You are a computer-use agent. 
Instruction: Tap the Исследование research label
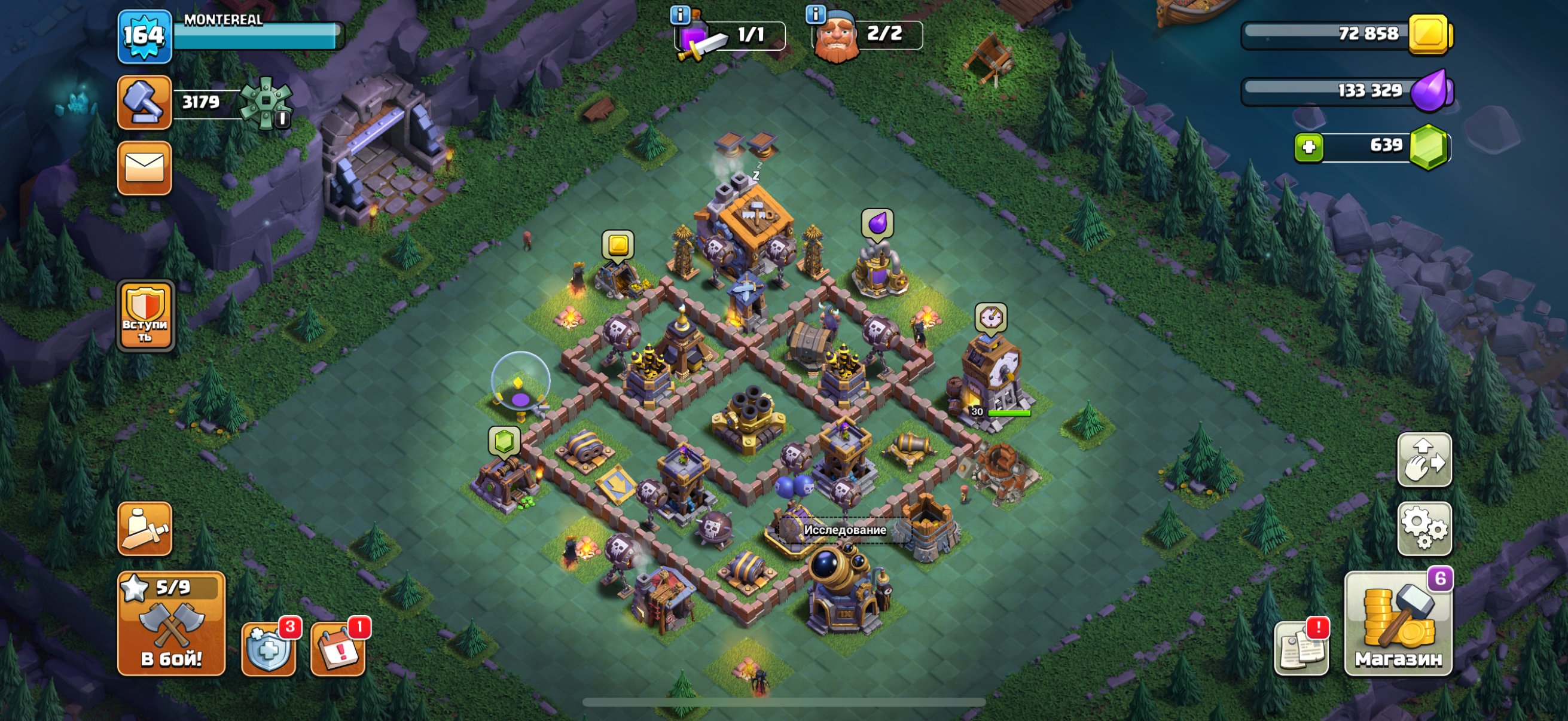point(844,530)
